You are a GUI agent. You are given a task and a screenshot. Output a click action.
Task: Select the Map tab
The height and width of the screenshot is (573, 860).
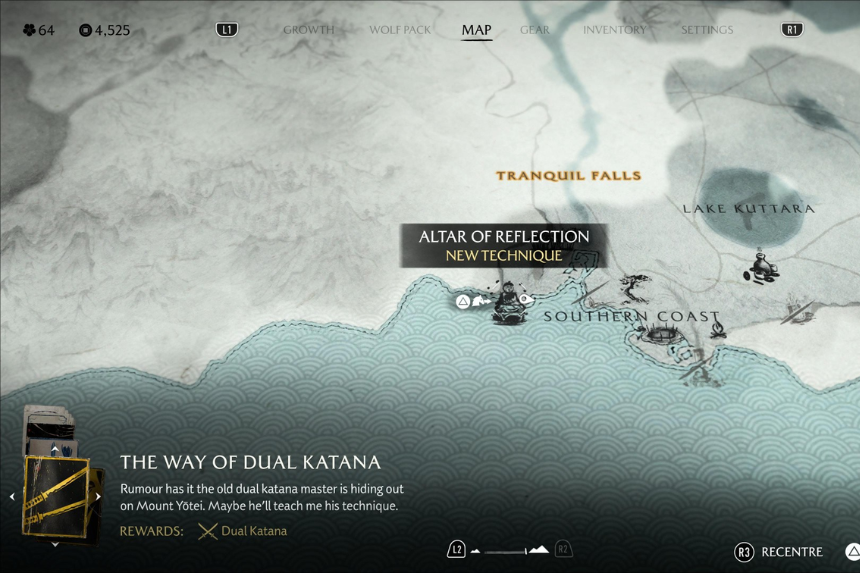(476, 30)
